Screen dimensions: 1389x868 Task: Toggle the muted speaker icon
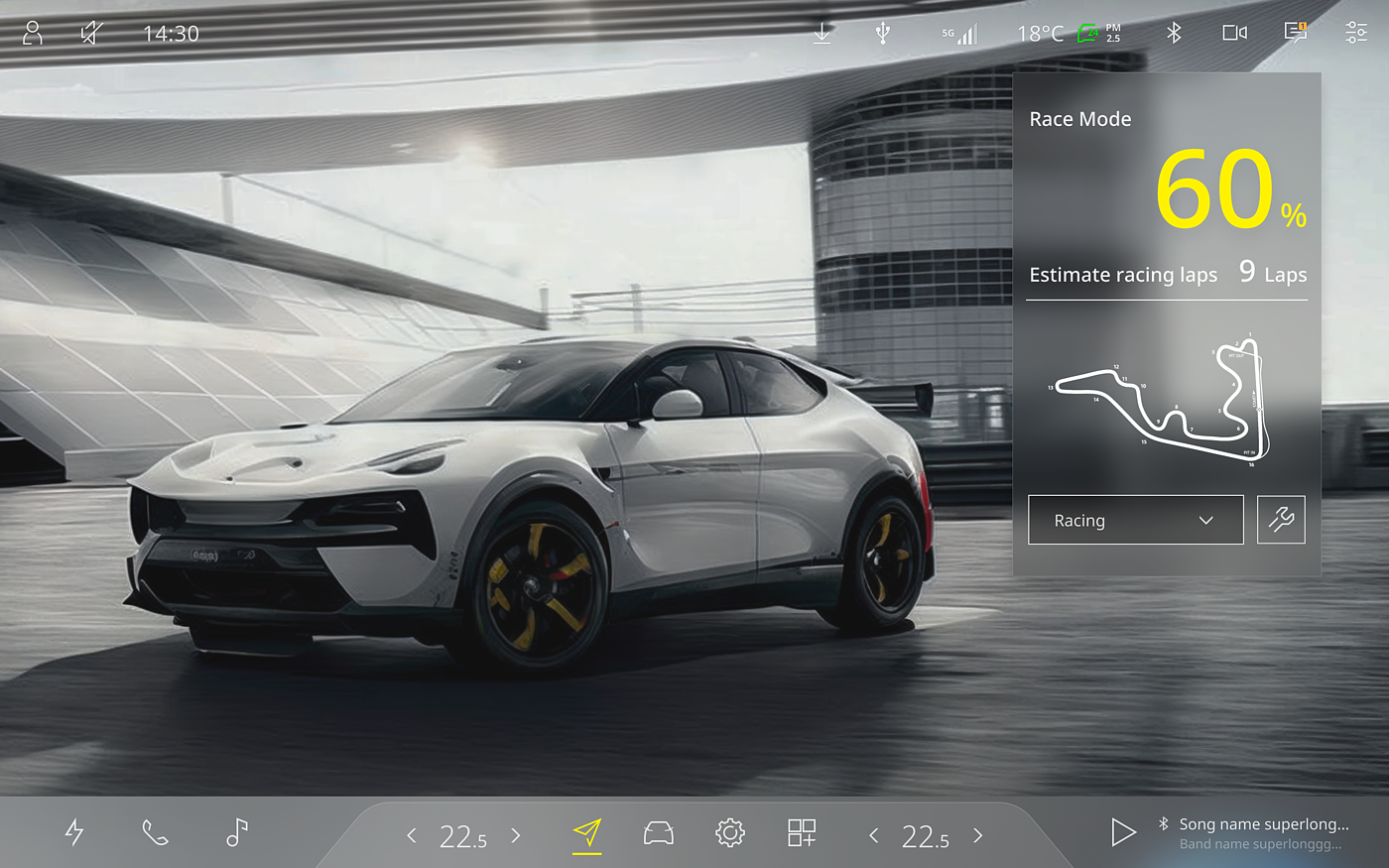tap(90, 34)
